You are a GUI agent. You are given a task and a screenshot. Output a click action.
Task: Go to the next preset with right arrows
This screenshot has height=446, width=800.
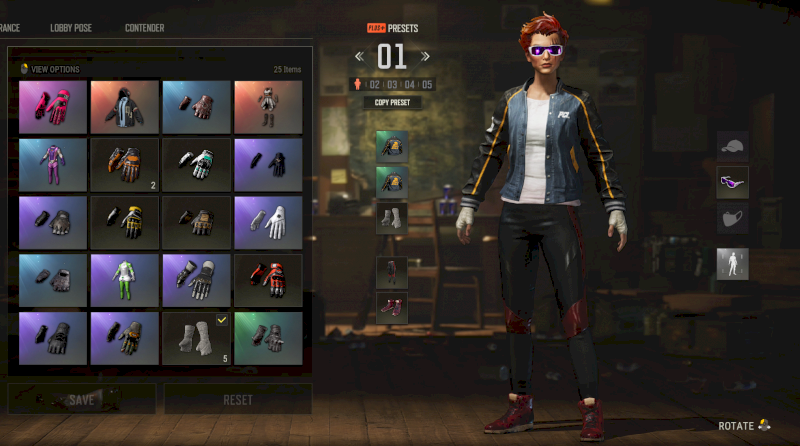click(x=425, y=56)
